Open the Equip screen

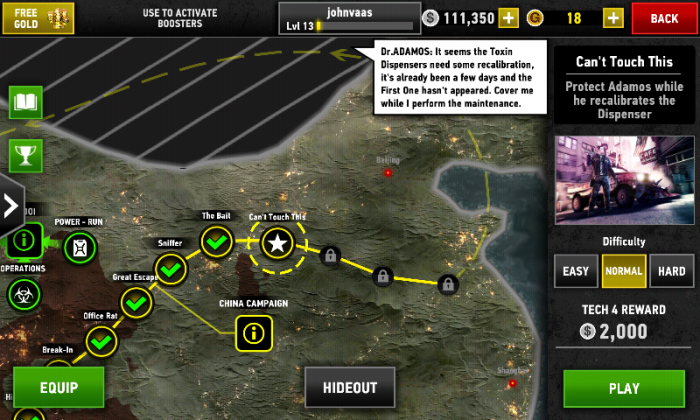58,386
